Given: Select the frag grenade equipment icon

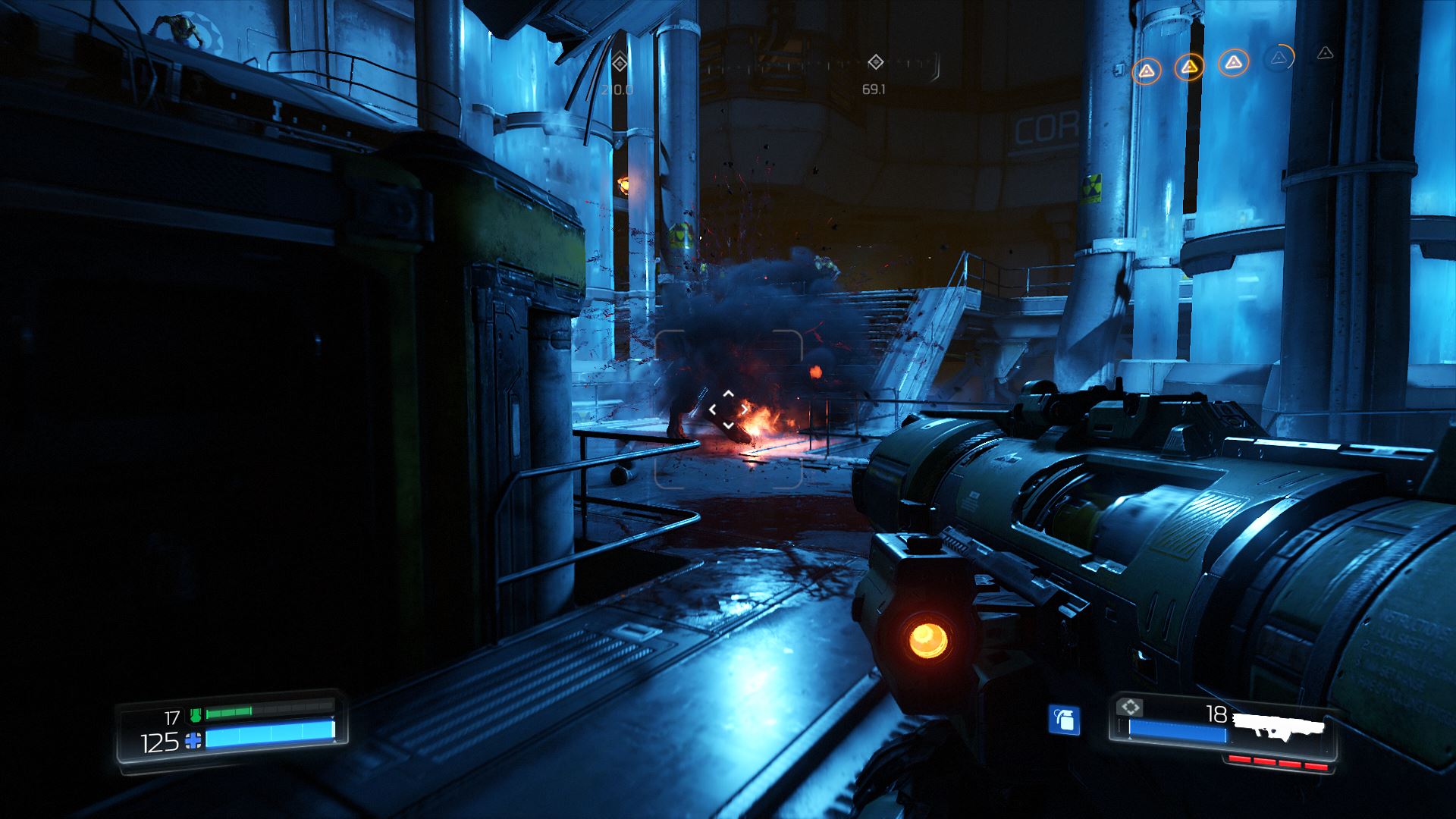Looking at the screenshot, I should 1064,720.
